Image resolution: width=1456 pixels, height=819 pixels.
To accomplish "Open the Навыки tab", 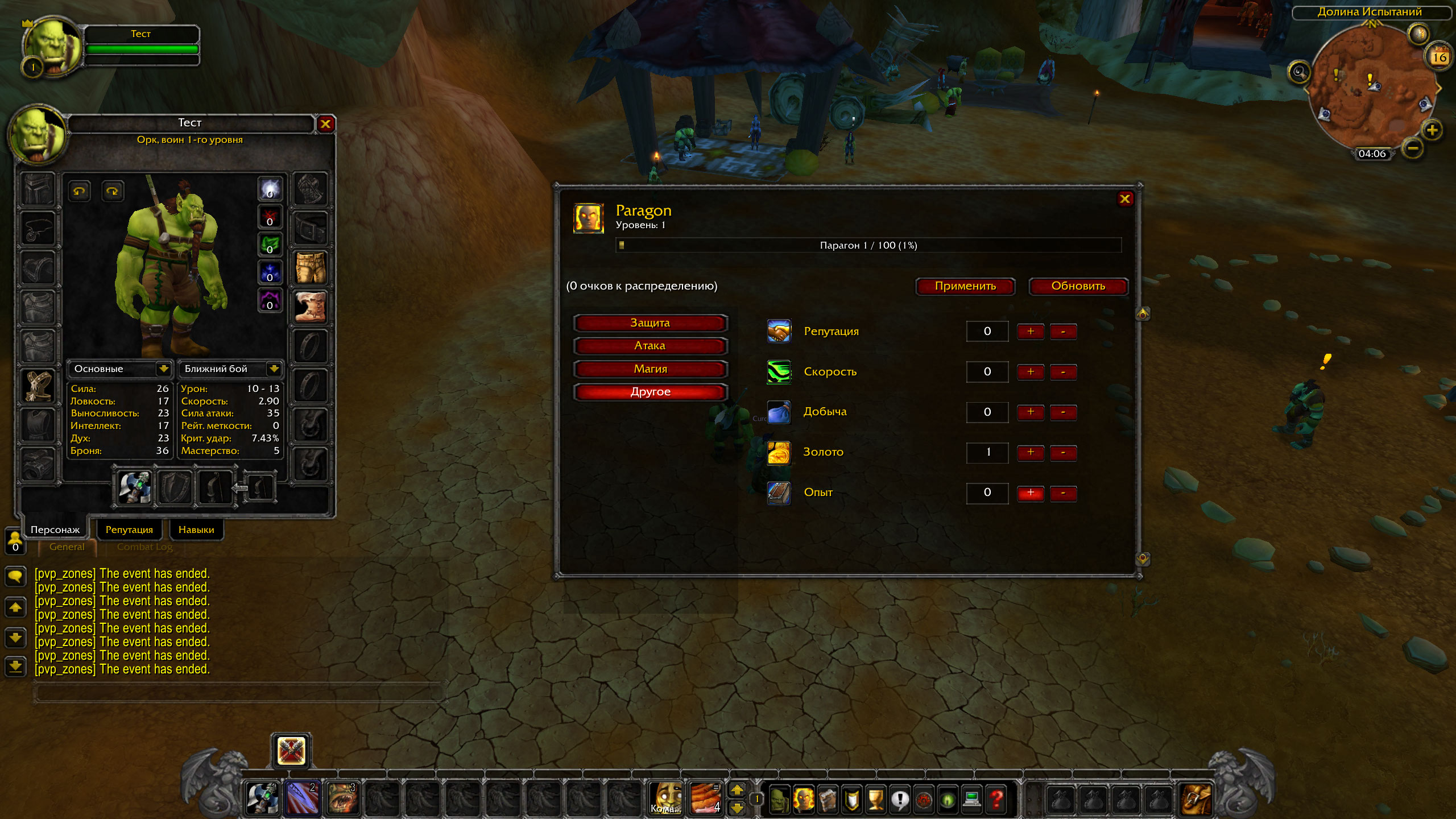I will (x=196, y=530).
